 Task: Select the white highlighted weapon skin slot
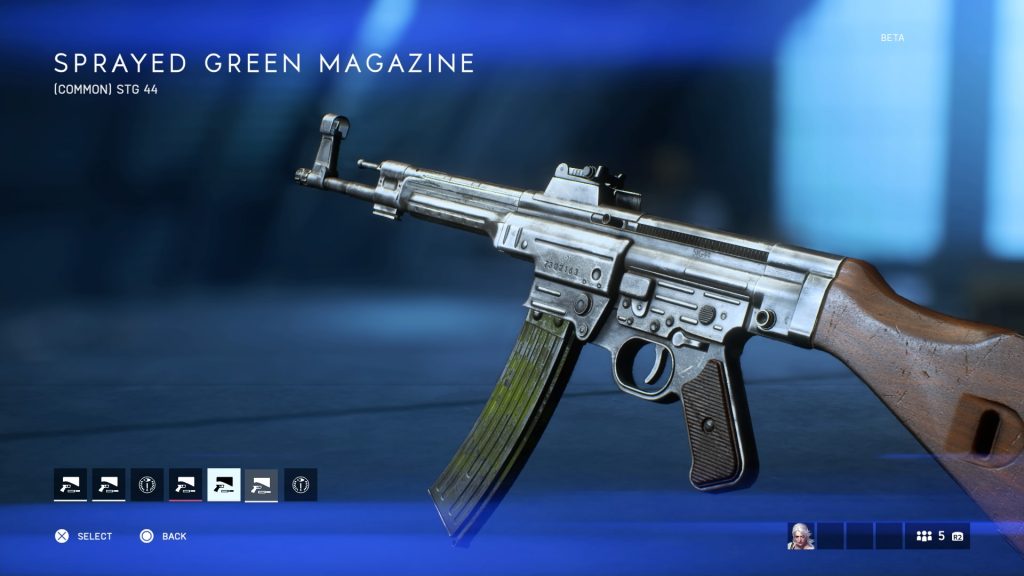[x=224, y=485]
